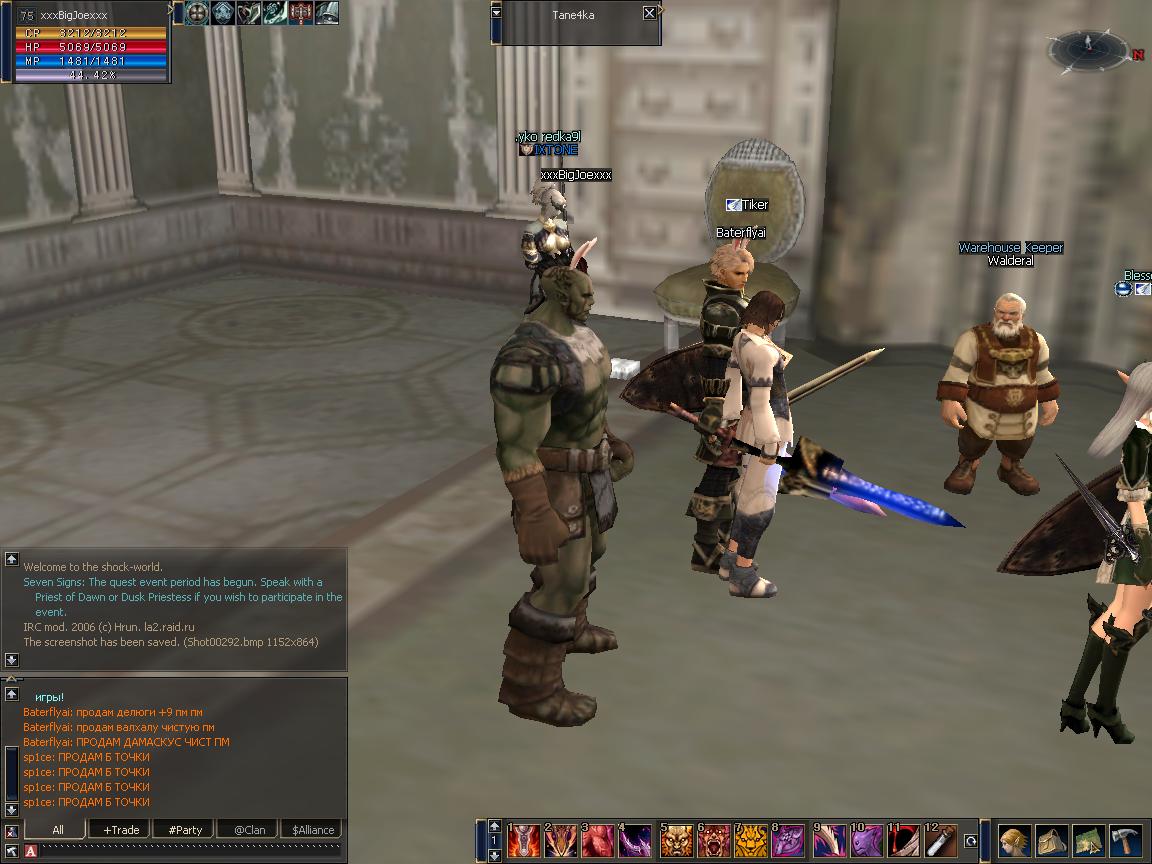The image size is (1152, 864).
Task: Show the $Alliance chat tab
Action: (312, 830)
